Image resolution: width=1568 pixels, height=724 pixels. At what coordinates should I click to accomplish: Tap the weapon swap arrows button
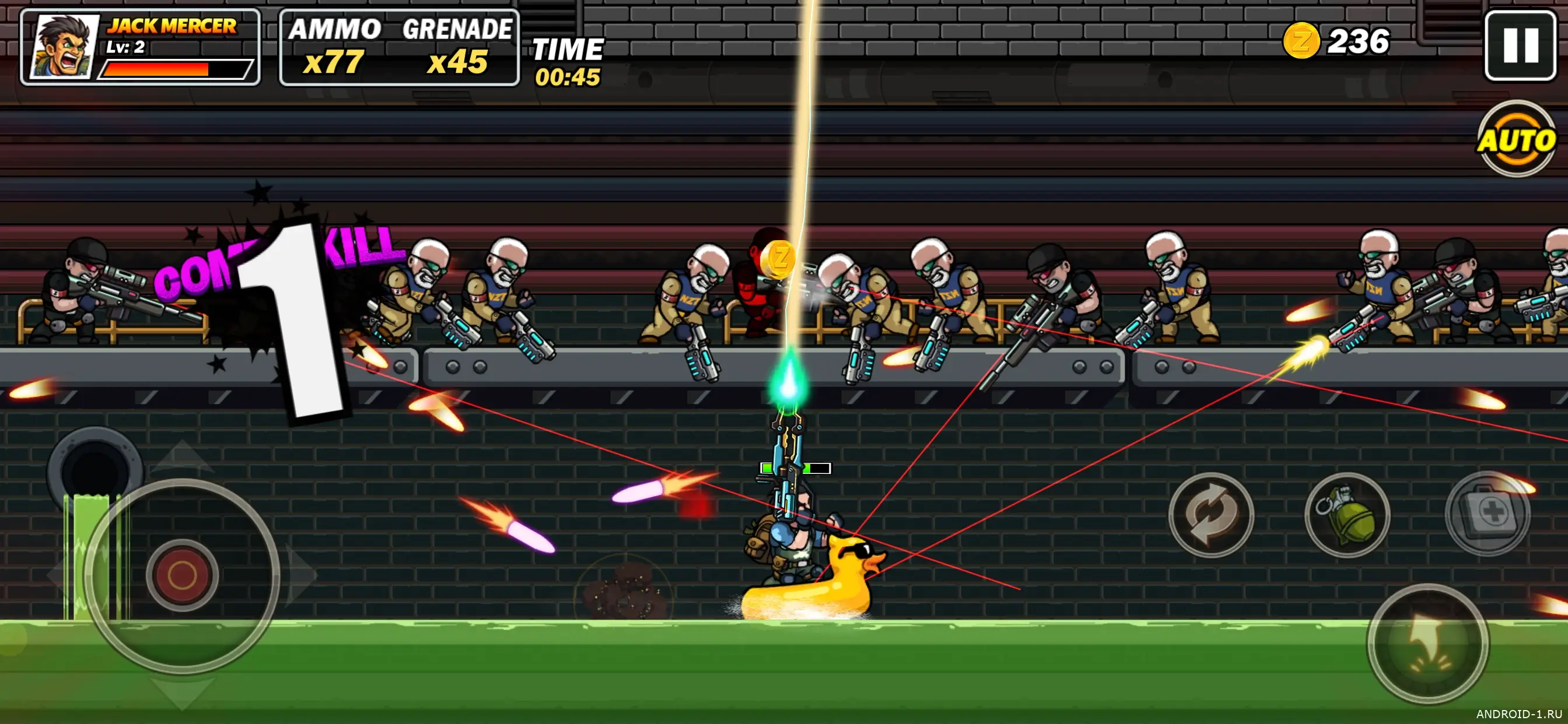tap(1210, 515)
